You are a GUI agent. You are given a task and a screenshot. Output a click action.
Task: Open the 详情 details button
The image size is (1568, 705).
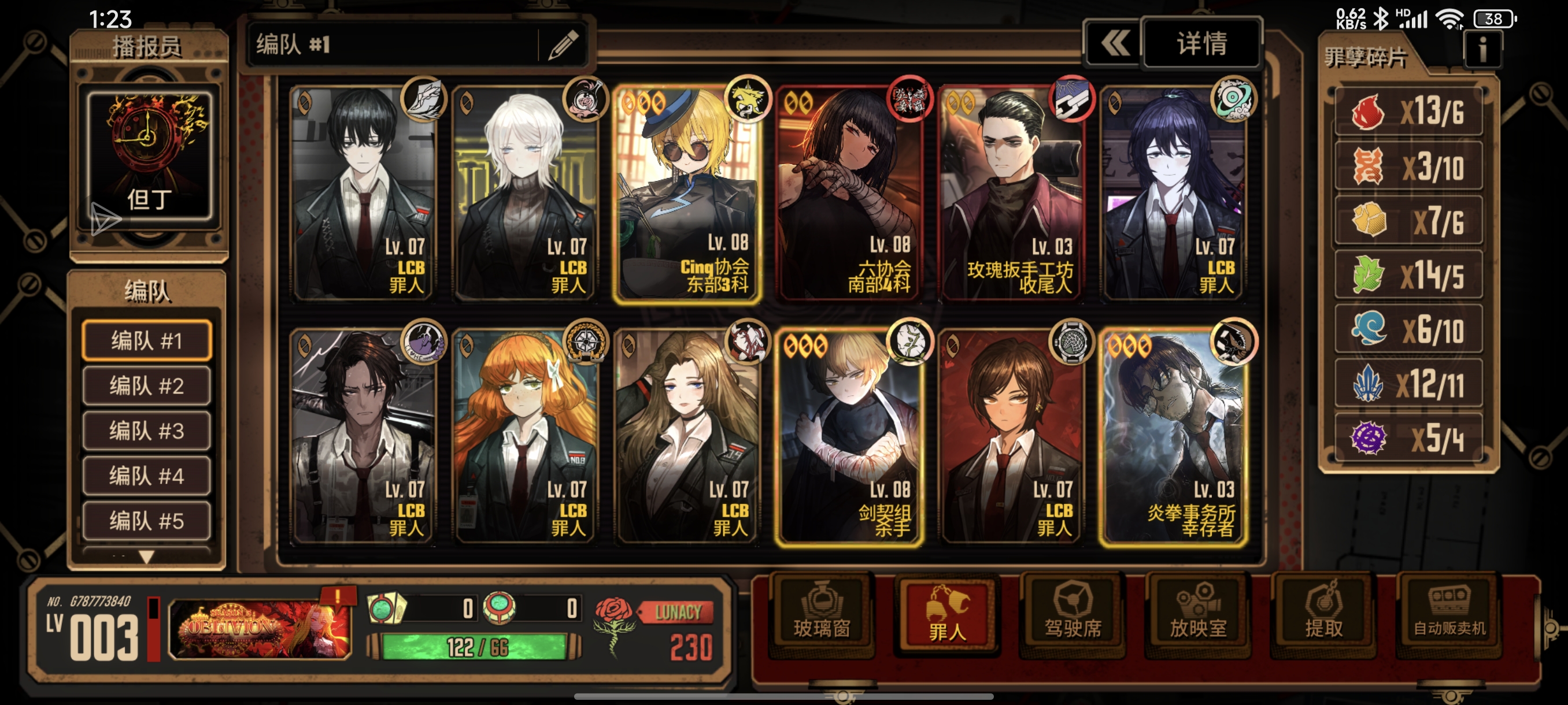tap(1201, 44)
